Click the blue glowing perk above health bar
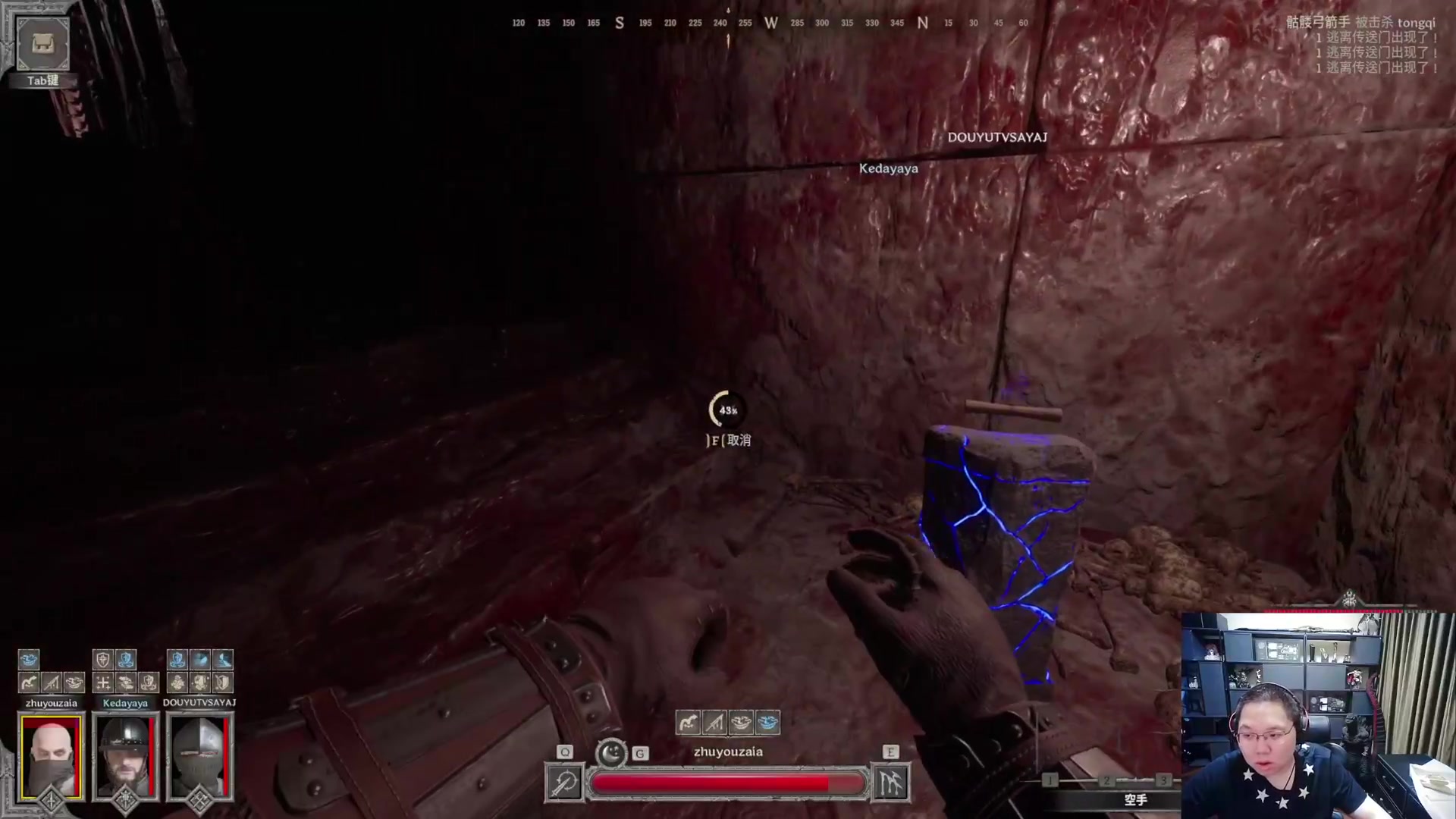The width and height of the screenshot is (1456, 819). 767,723
